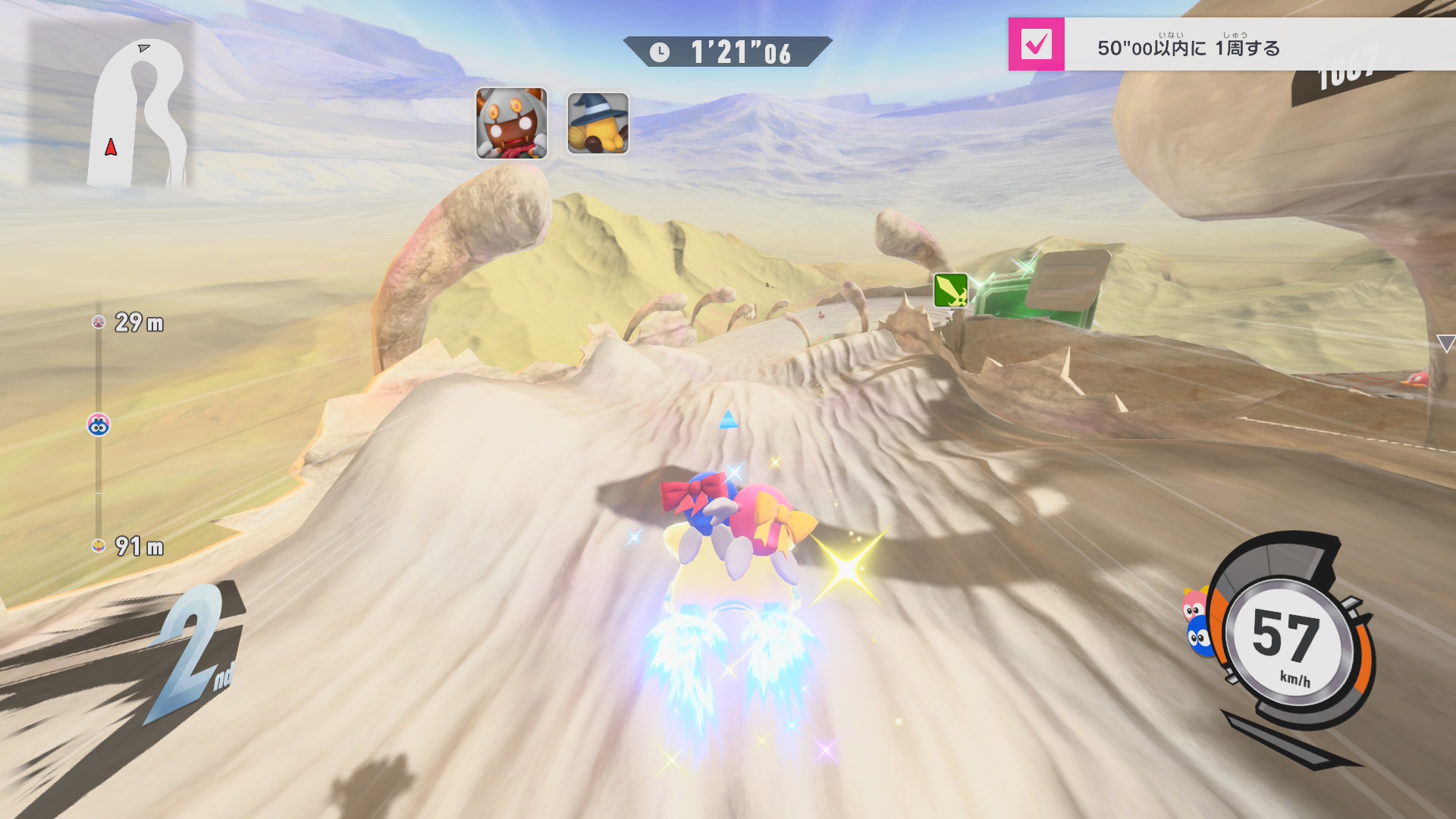Click the player icon on distance tracker
The width and height of the screenshot is (1456, 819).
[99, 425]
